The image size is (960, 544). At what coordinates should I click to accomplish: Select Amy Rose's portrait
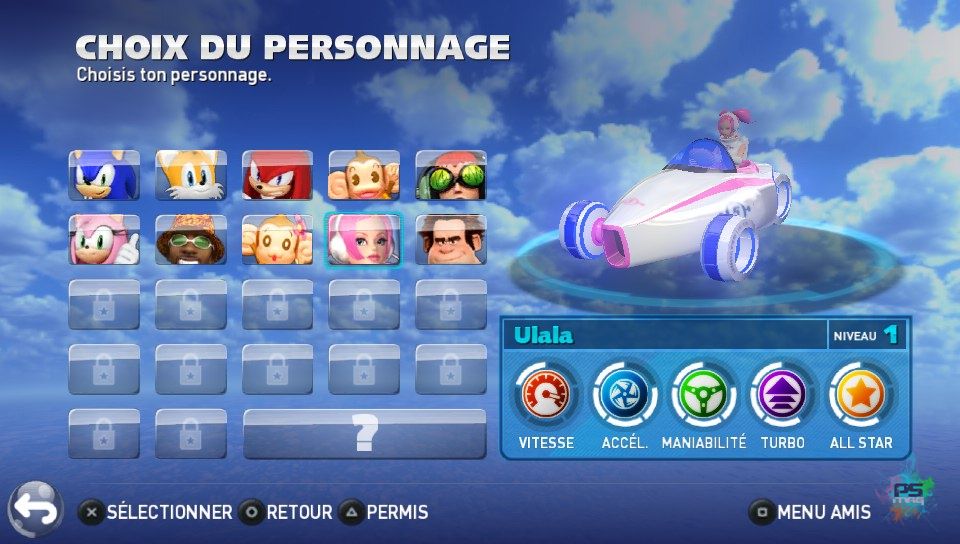point(104,240)
